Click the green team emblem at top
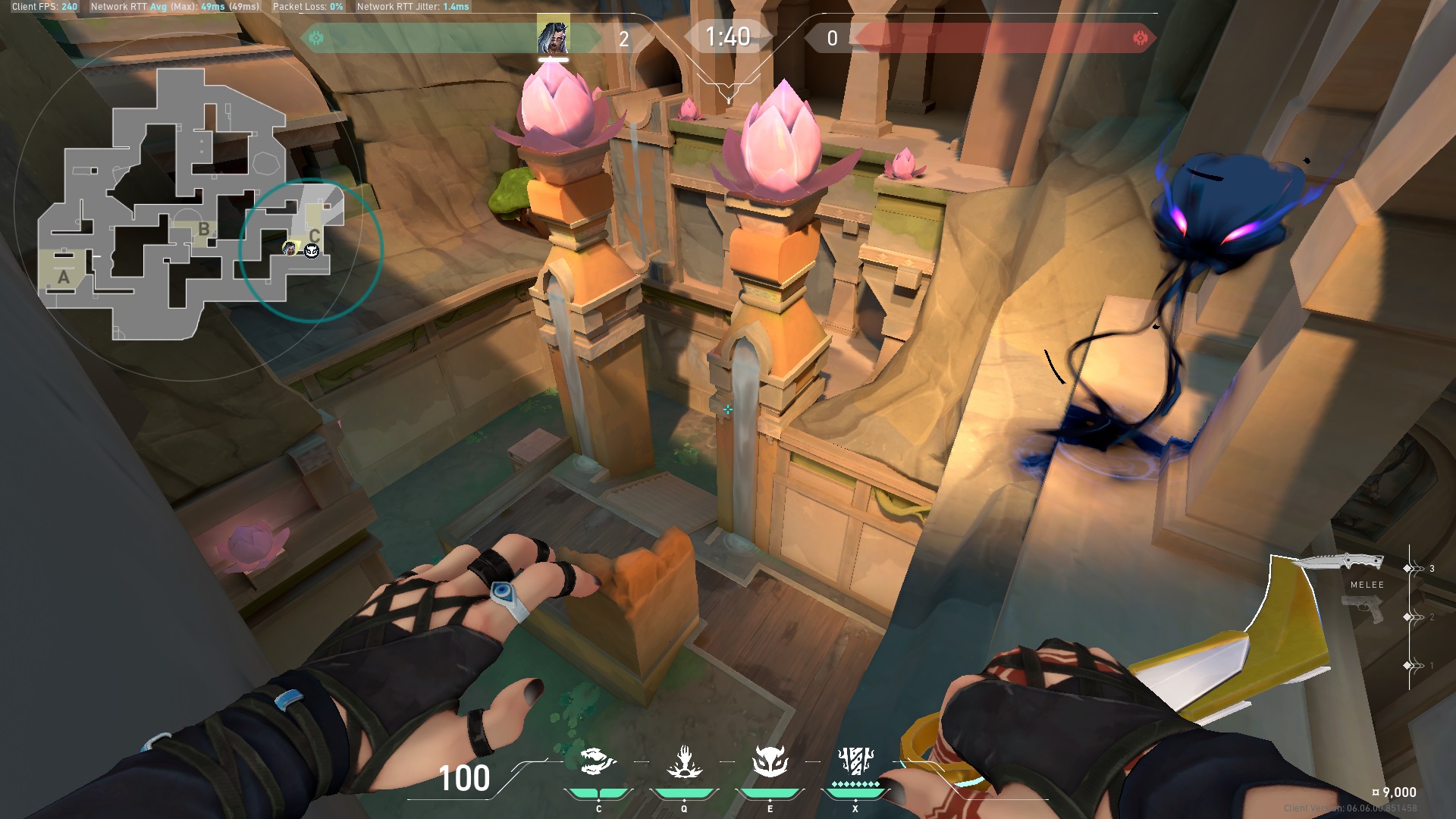The width and height of the screenshot is (1456, 819). point(316,38)
